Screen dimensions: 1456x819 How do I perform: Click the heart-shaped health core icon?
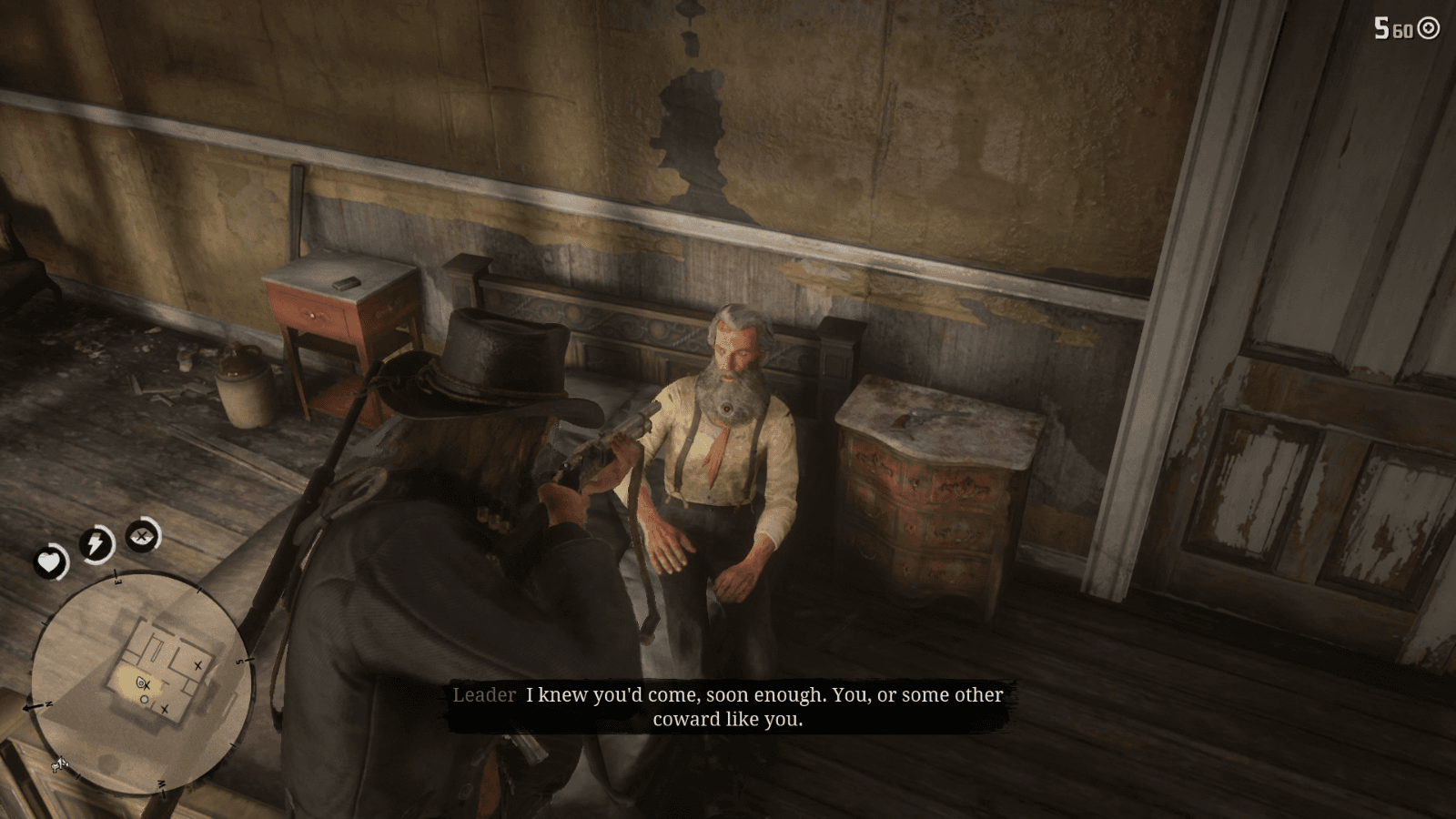(x=51, y=561)
